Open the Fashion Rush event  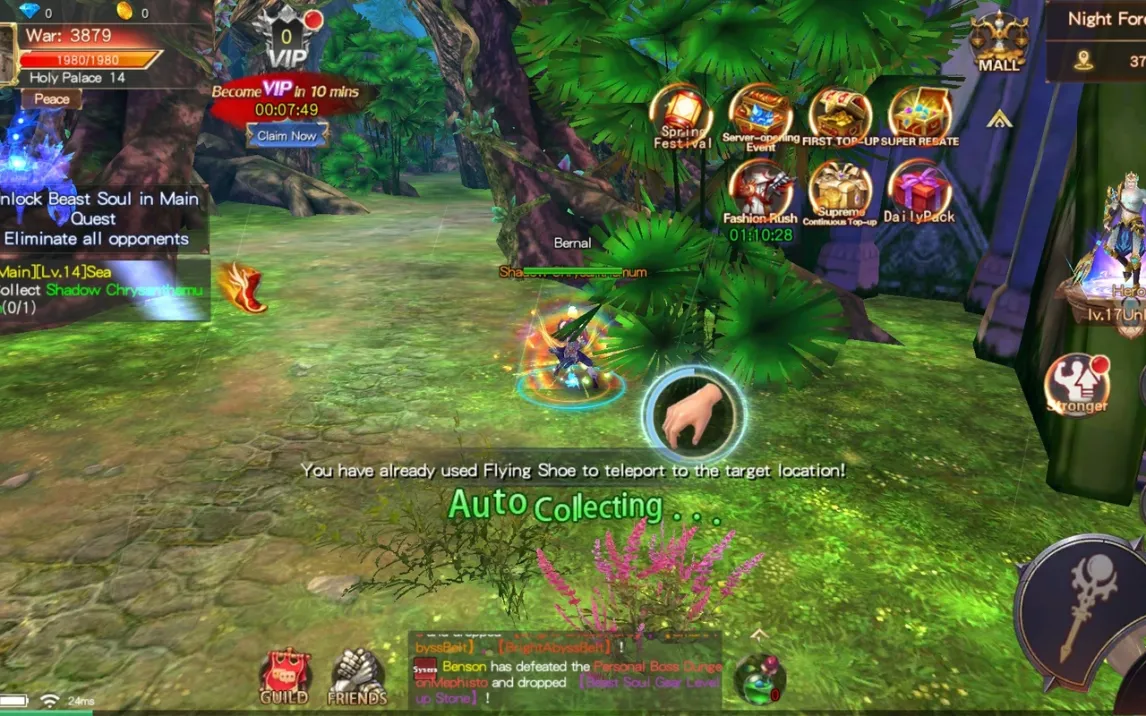[x=760, y=191]
